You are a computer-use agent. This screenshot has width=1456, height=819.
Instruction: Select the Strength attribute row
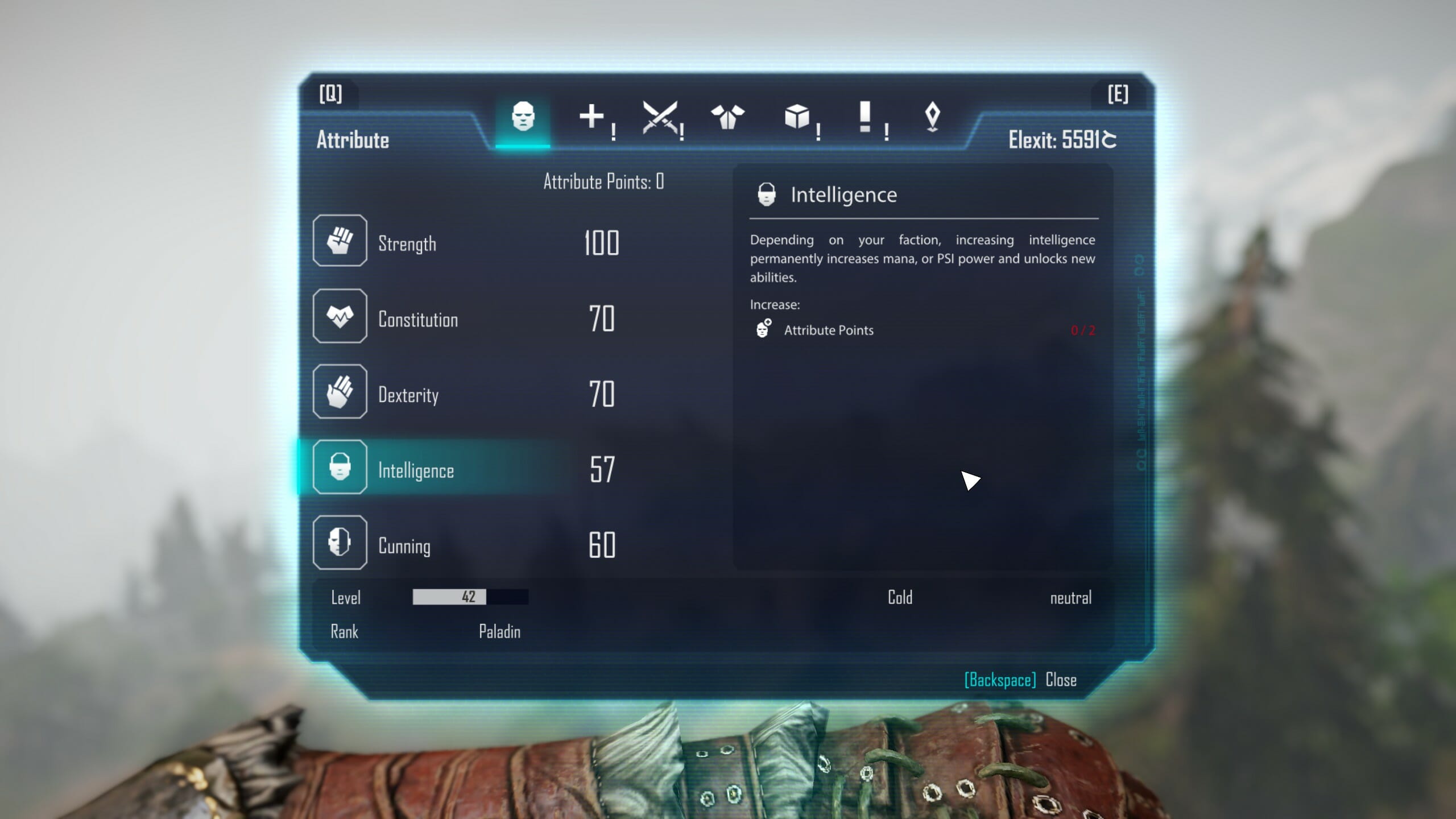pyautogui.click(x=407, y=243)
